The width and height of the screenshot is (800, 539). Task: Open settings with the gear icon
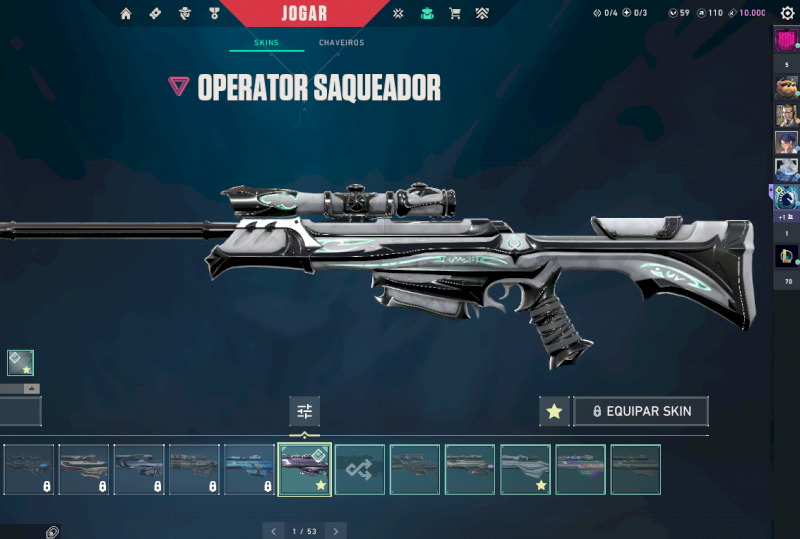point(786,13)
